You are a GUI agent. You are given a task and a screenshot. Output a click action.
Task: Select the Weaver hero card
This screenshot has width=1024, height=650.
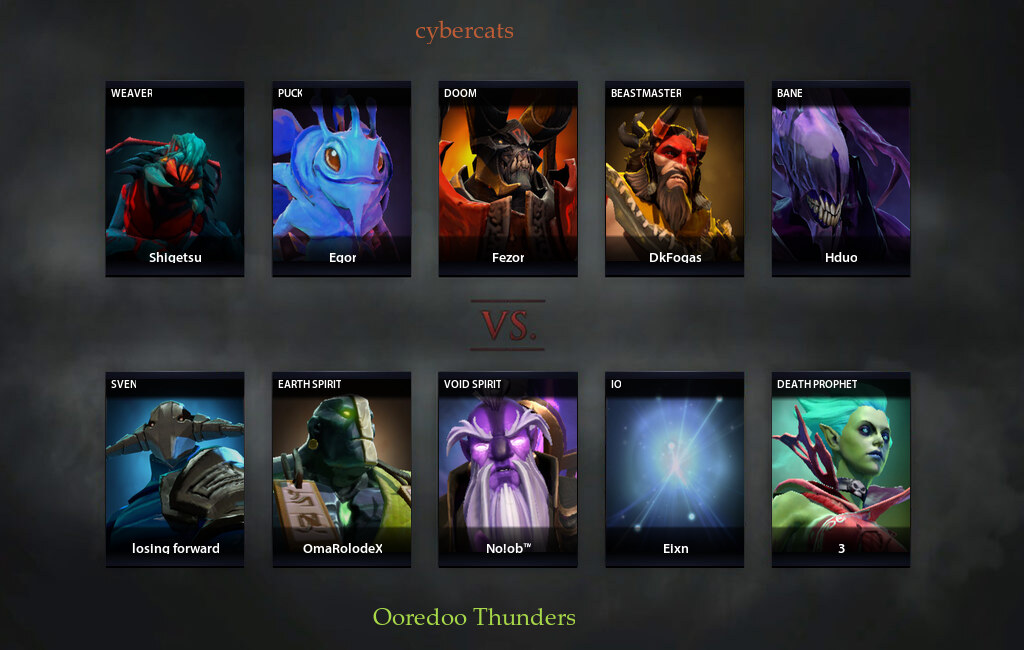pyautogui.click(x=175, y=178)
